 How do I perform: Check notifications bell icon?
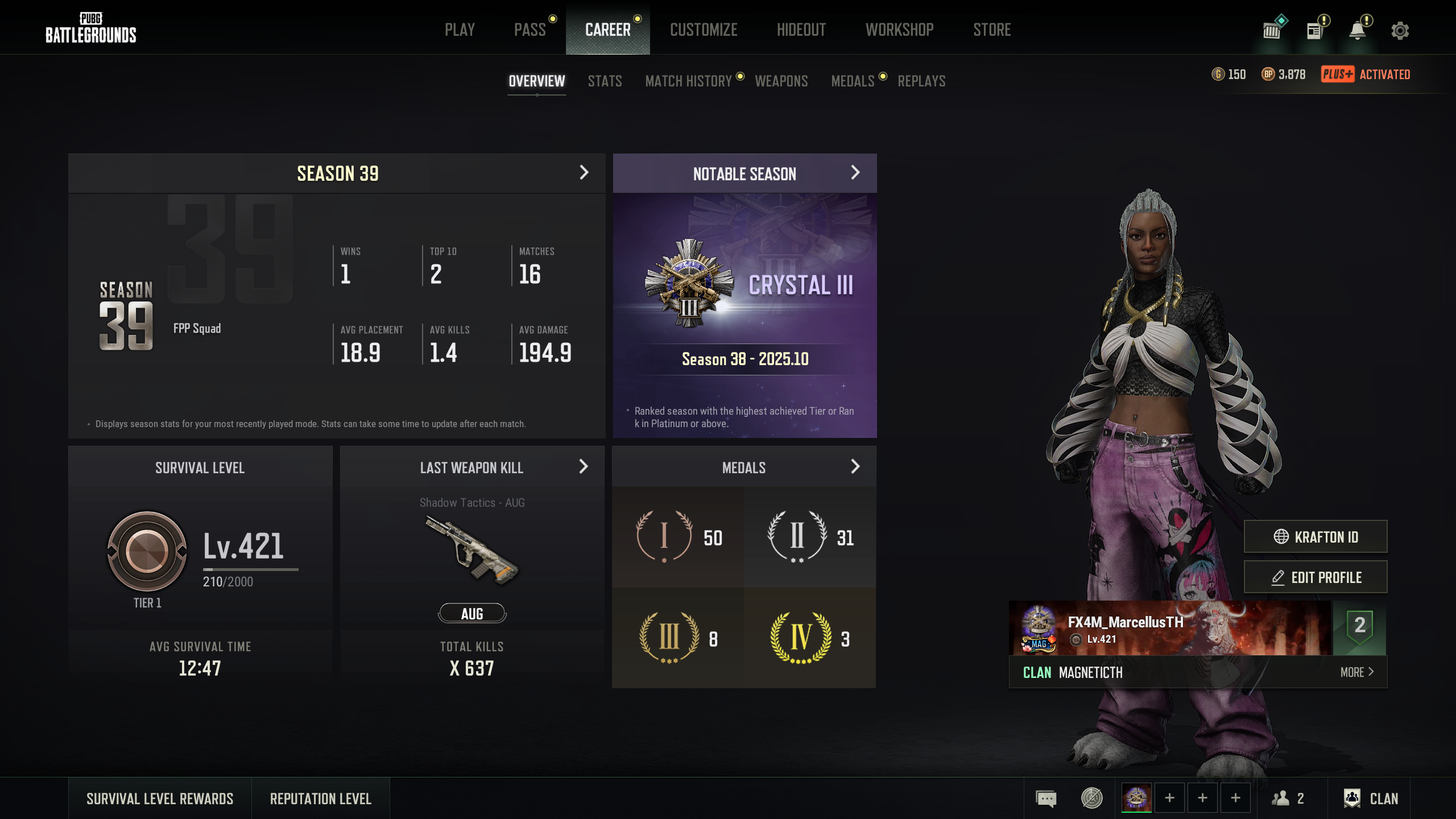[x=1358, y=31]
